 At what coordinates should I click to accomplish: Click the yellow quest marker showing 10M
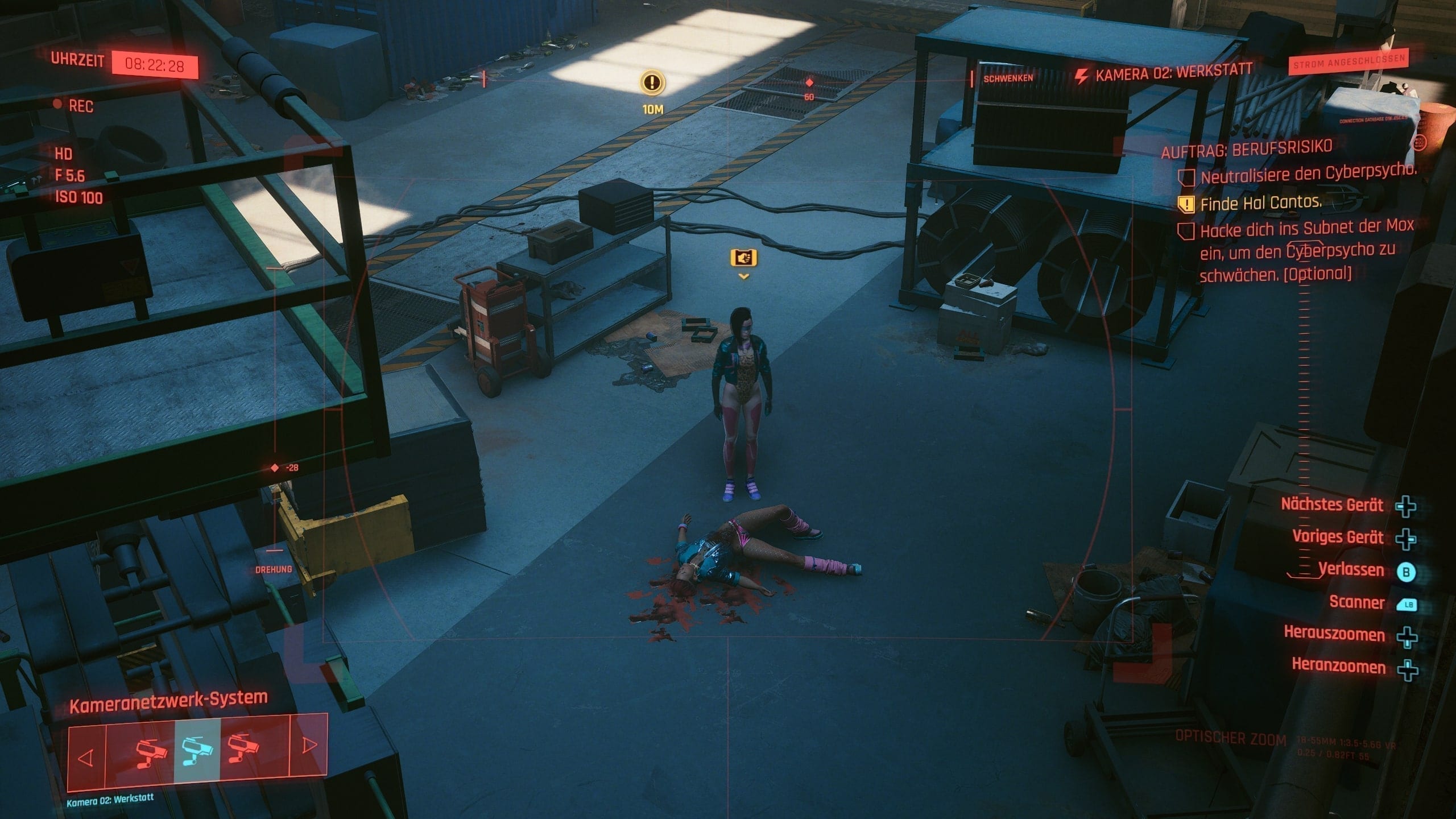tap(652, 83)
